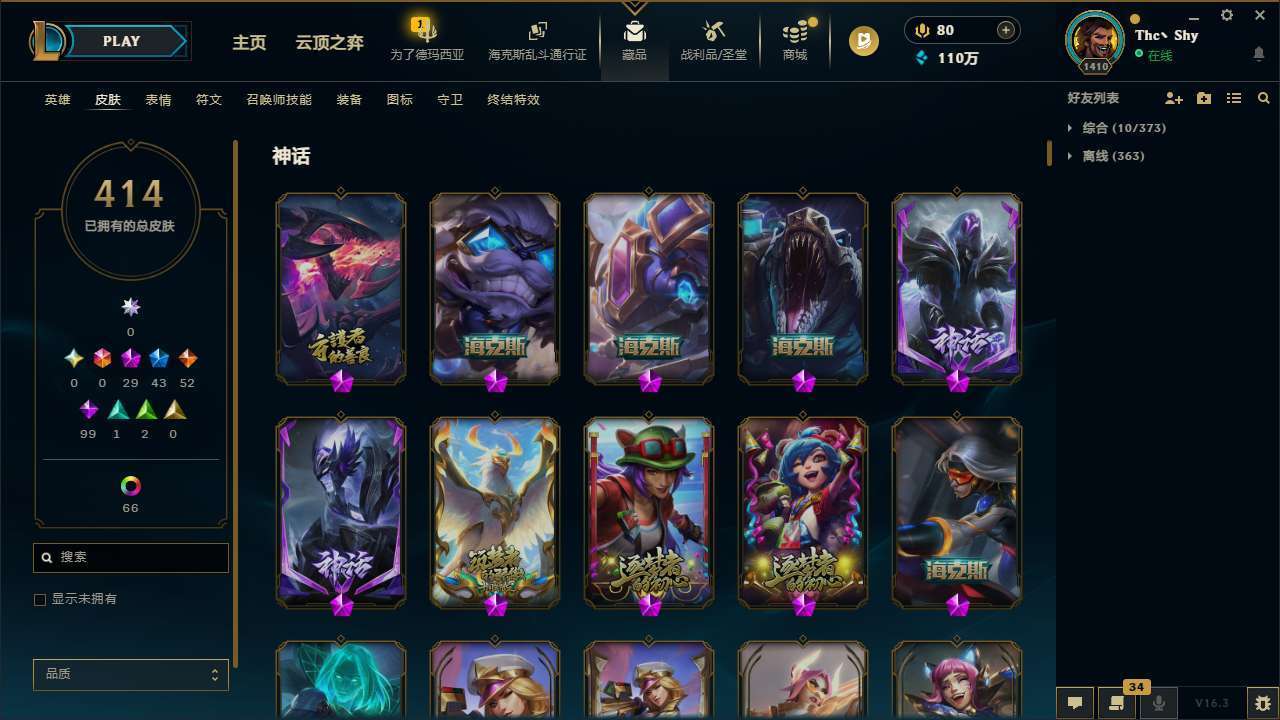Click the + to purchase more RP
This screenshot has height=720, width=1280.
click(x=1004, y=30)
